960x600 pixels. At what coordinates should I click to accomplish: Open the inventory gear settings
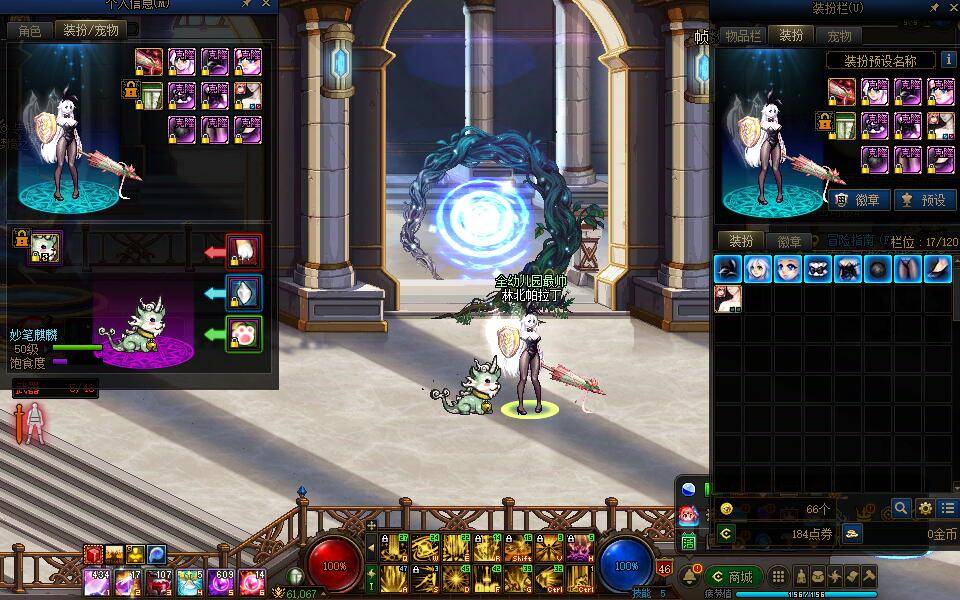tap(925, 508)
